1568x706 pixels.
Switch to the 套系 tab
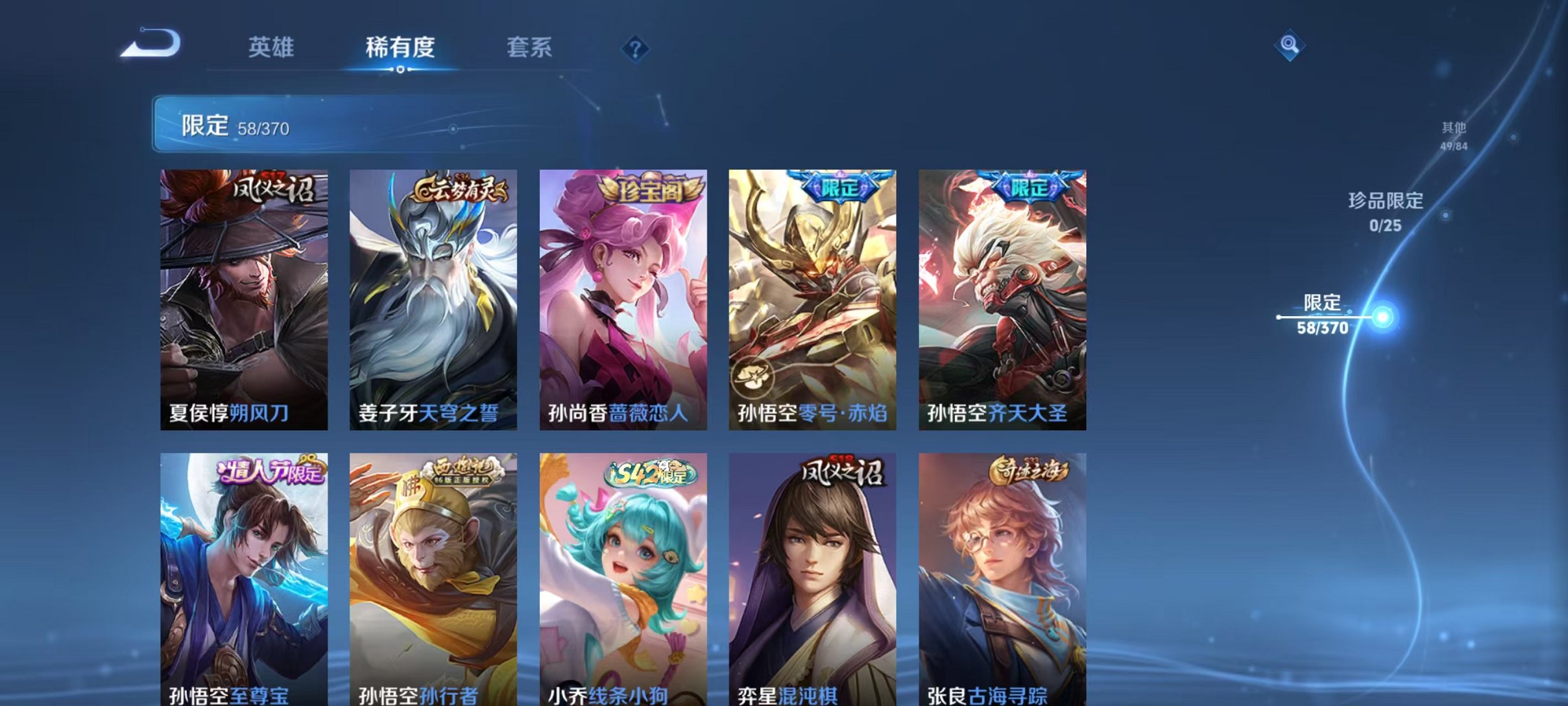point(530,47)
